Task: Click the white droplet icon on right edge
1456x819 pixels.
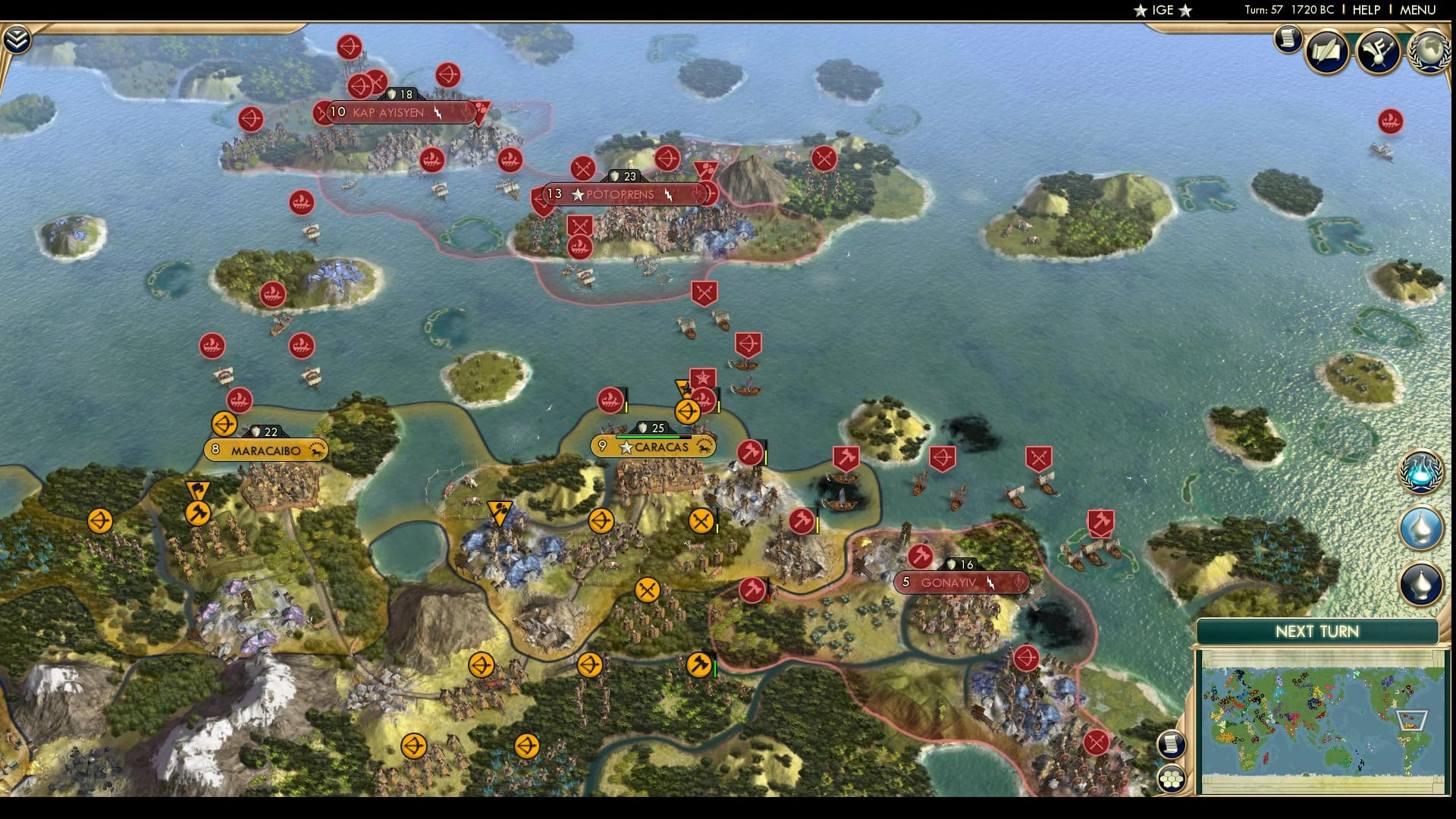Action: point(1421,531)
